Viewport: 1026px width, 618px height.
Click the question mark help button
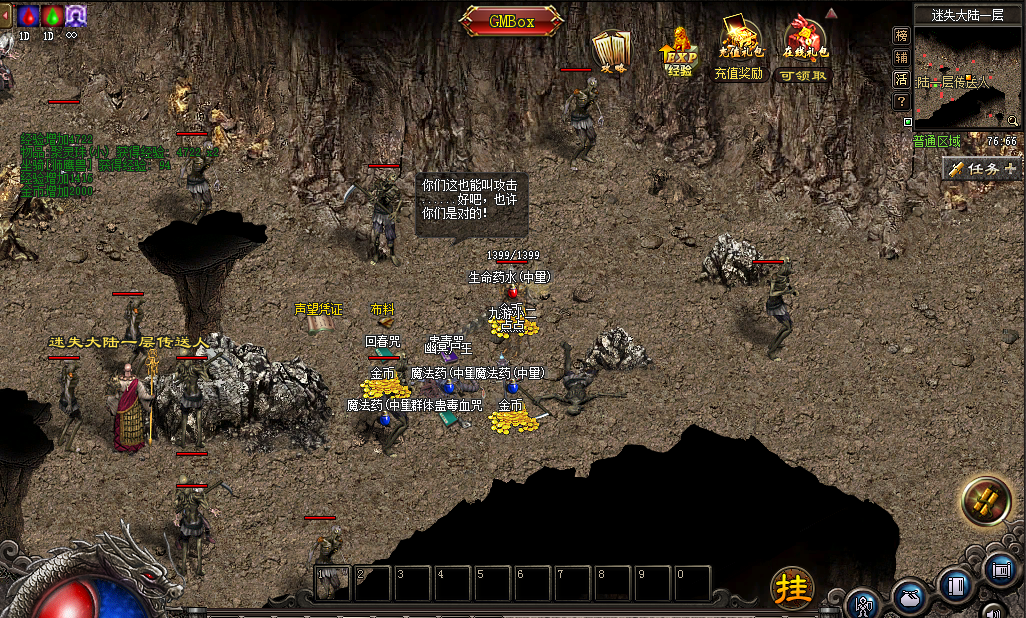901,101
